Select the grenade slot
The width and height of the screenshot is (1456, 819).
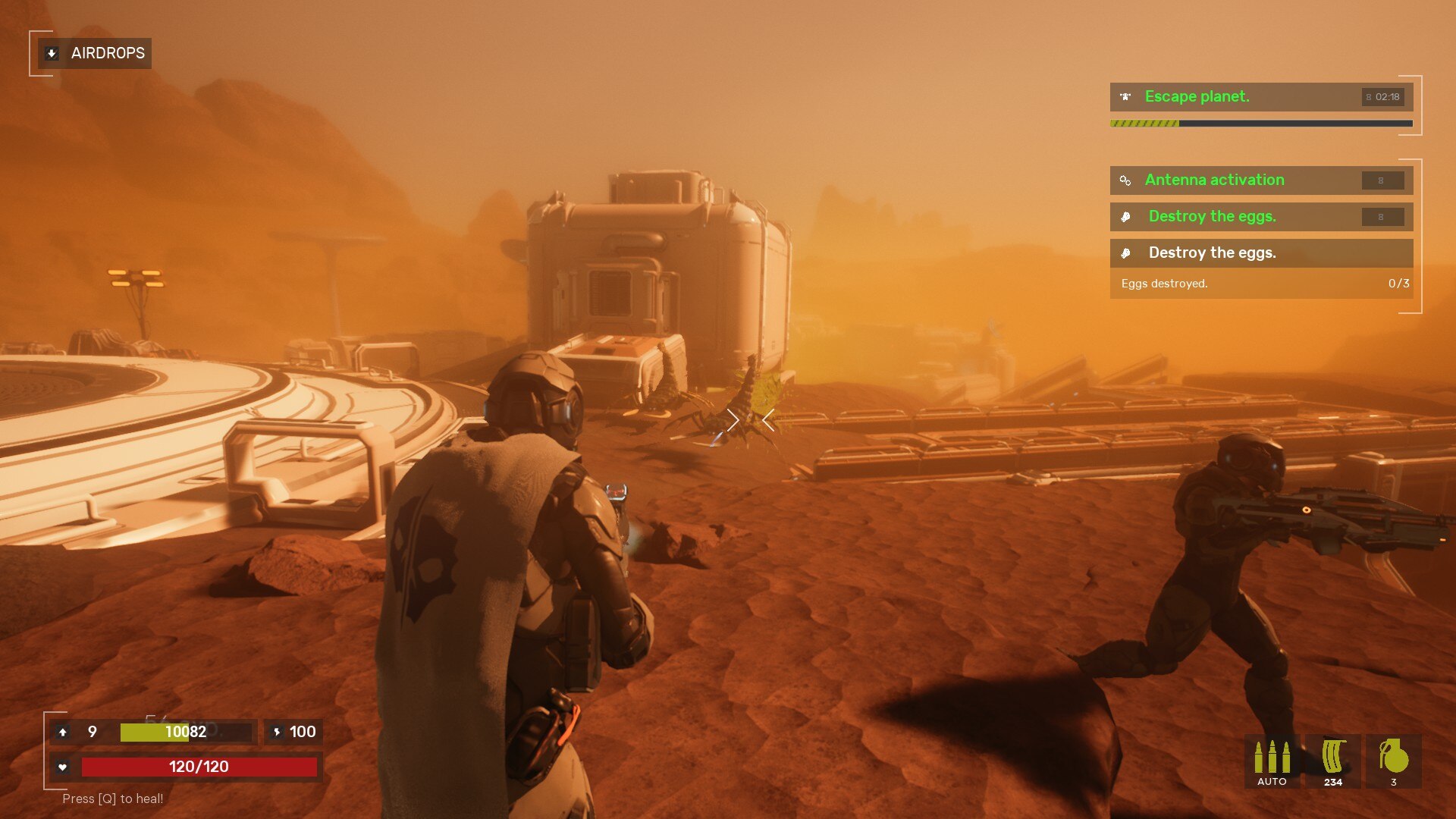click(x=1393, y=761)
